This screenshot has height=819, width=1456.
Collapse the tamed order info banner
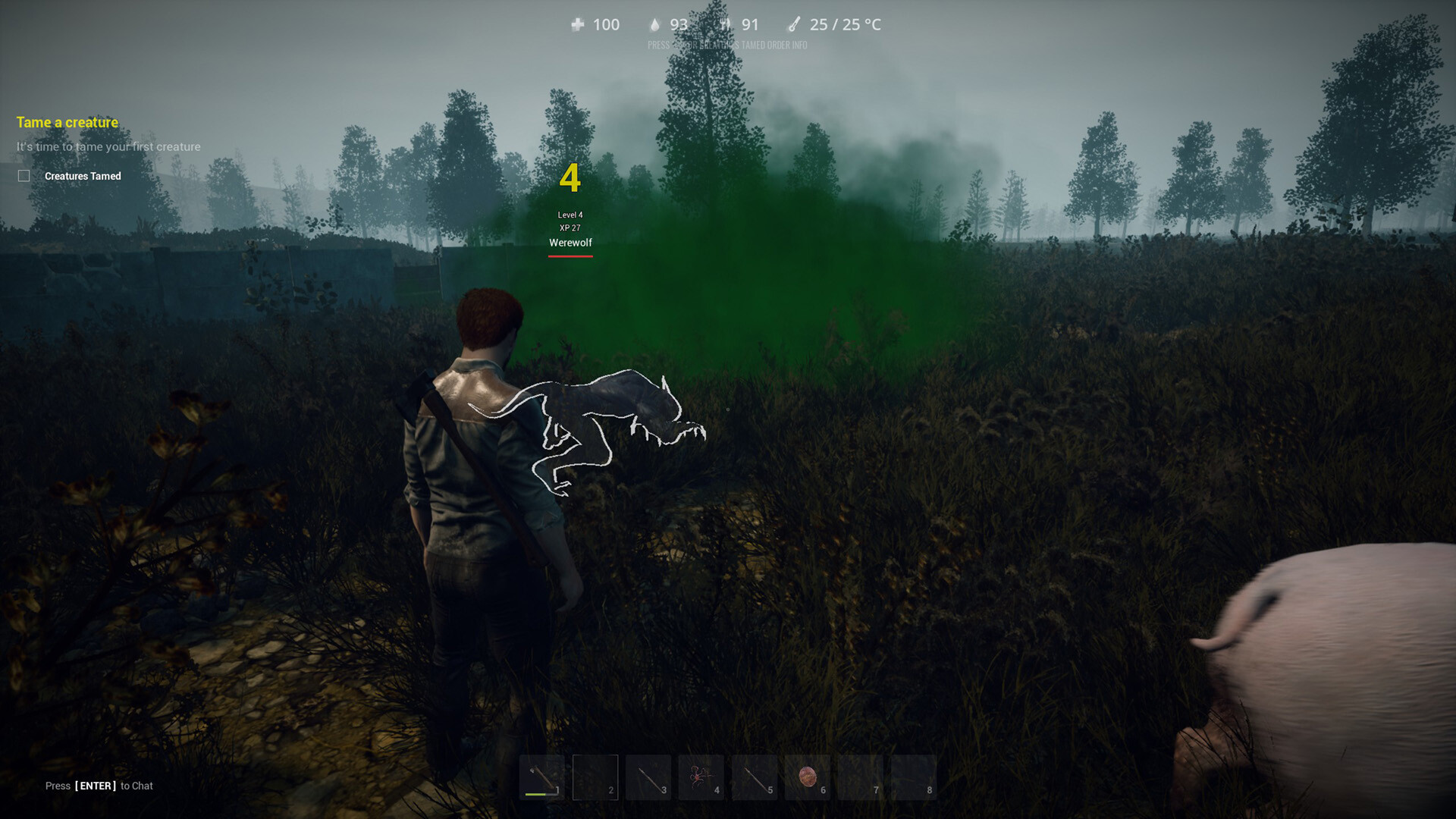[x=727, y=45]
